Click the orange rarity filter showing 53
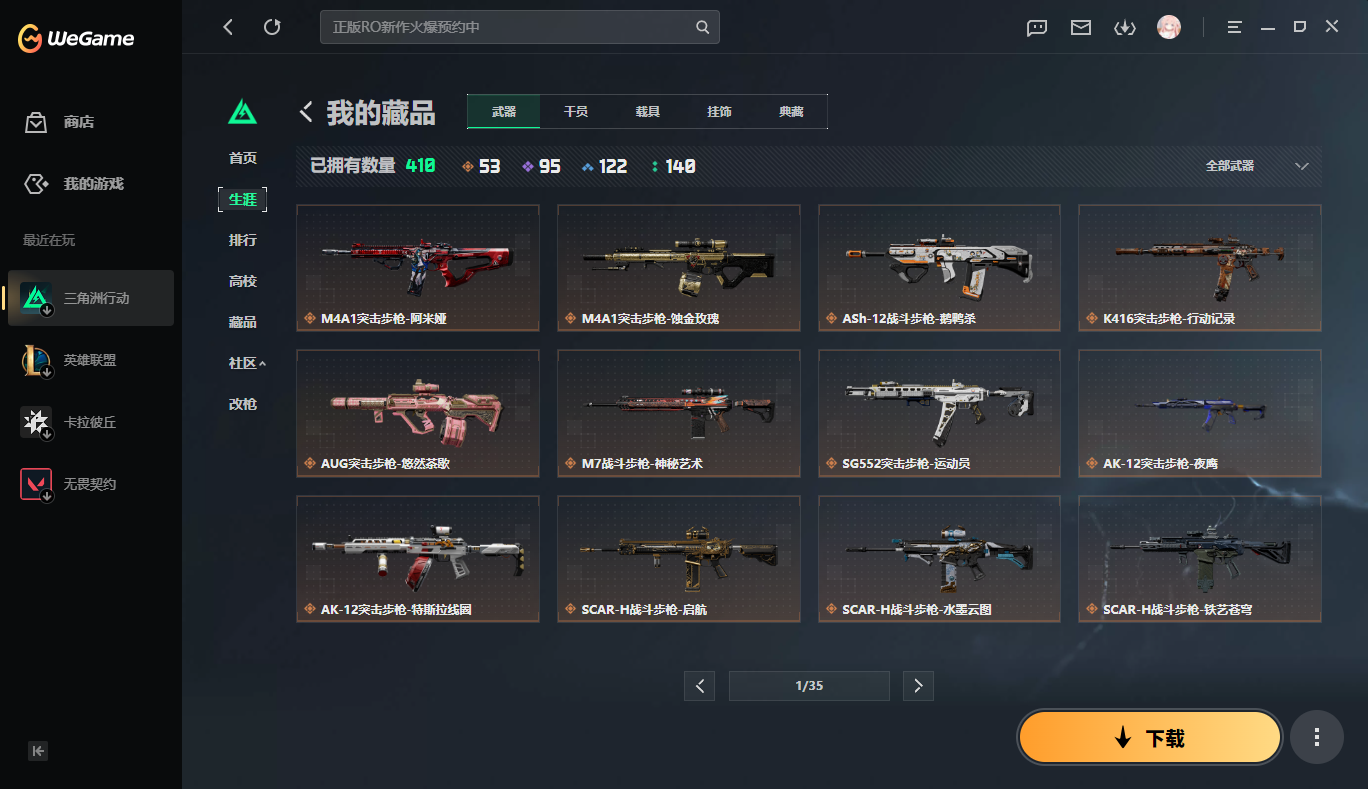Screen dimensions: 1368x789 pyautogui.click(x=481, y=166)
